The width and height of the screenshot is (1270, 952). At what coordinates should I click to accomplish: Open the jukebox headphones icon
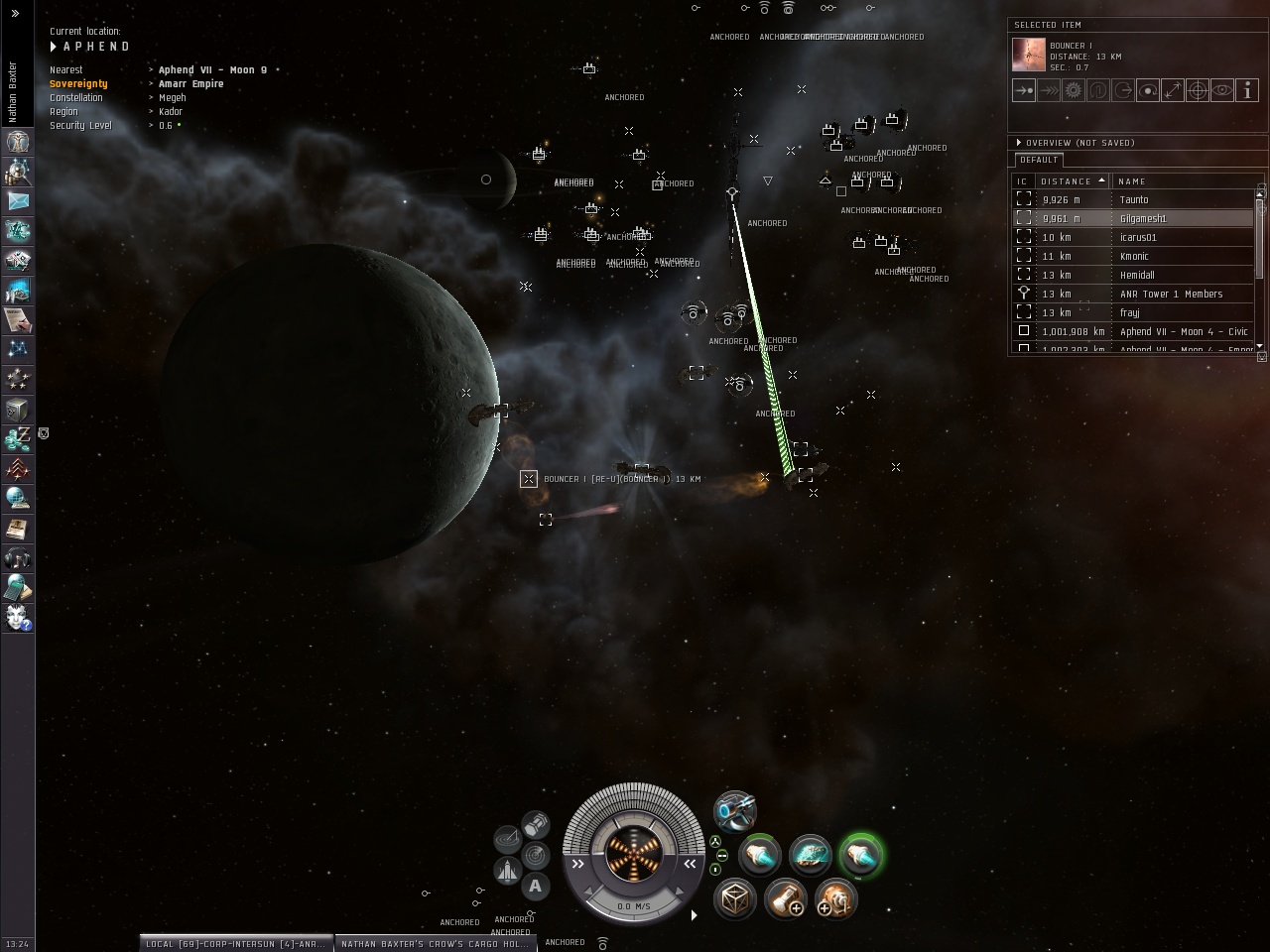(18, 558)
